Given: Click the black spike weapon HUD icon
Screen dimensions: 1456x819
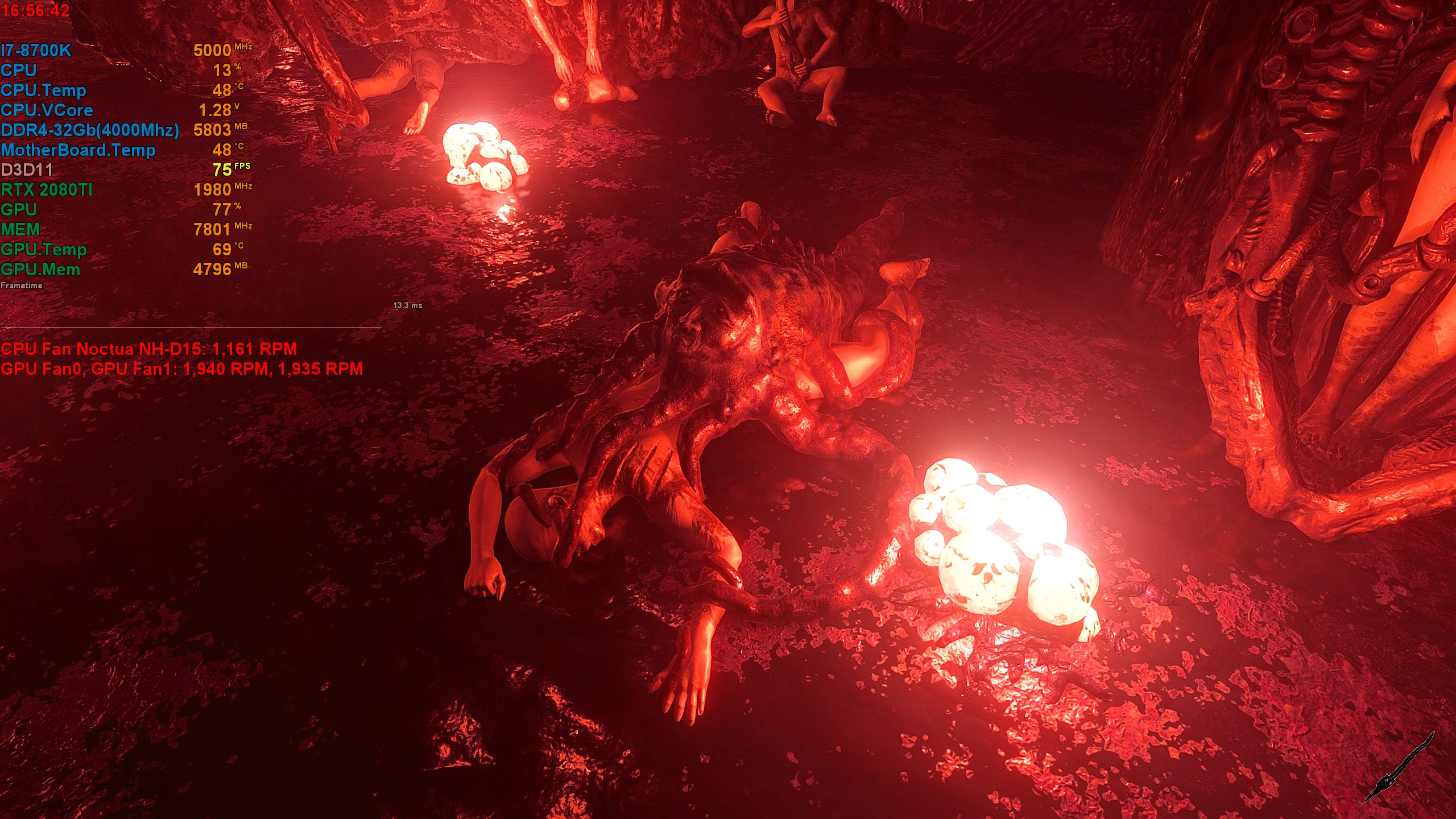Looking at the screenshot, I should coord(1399,768).
